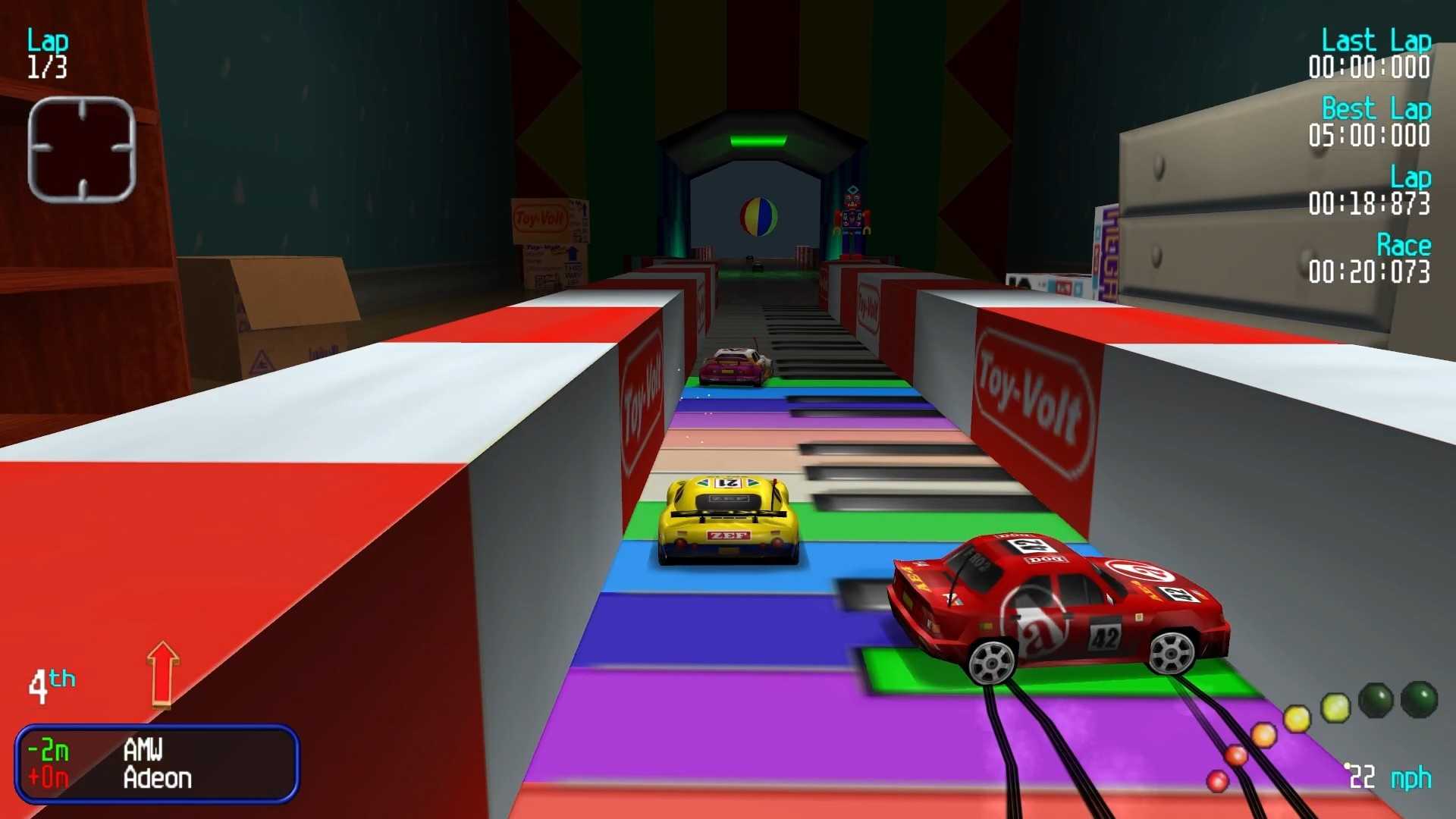
Task: Click the Adeon racer name
Action: [157, 777]
